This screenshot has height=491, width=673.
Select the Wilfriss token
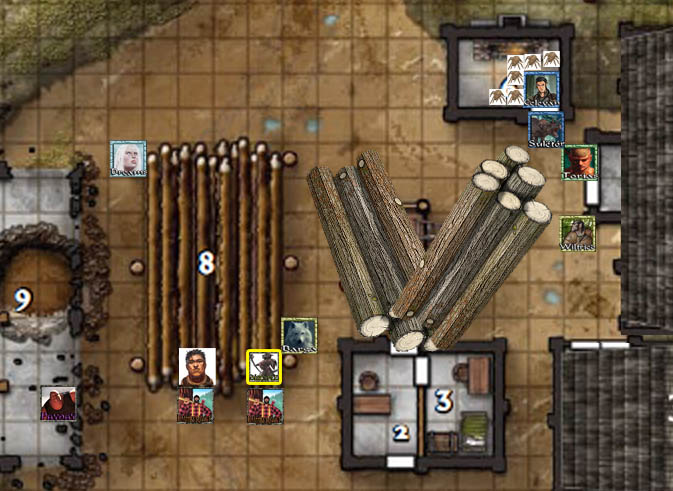pyautogui.click(x=577, y=233)
